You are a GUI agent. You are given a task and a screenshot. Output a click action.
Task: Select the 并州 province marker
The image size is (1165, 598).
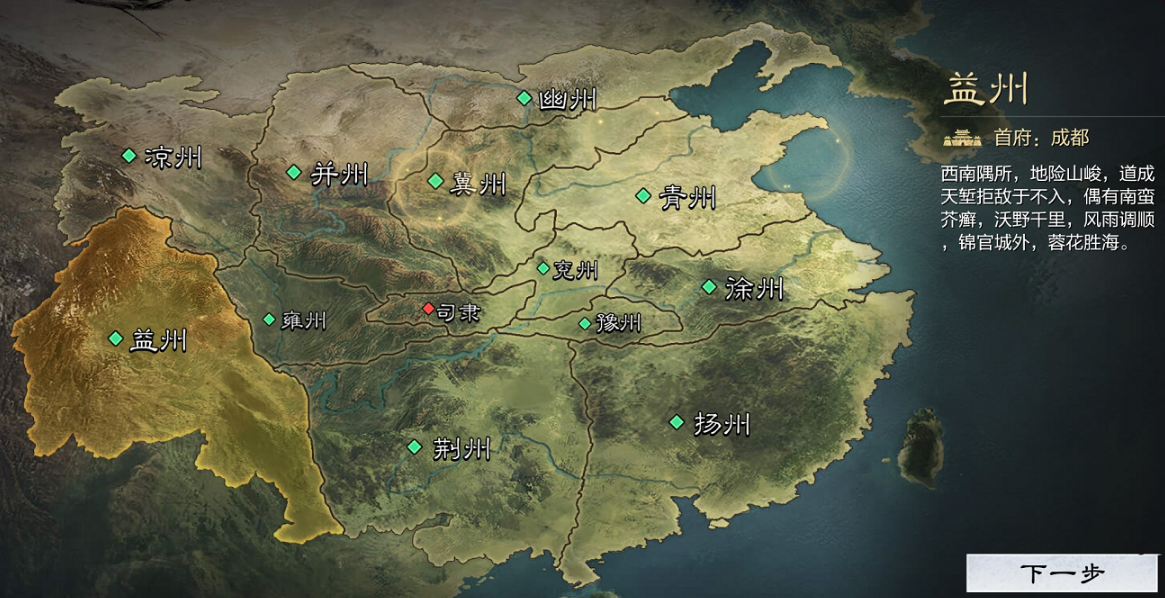pos(293,172)
